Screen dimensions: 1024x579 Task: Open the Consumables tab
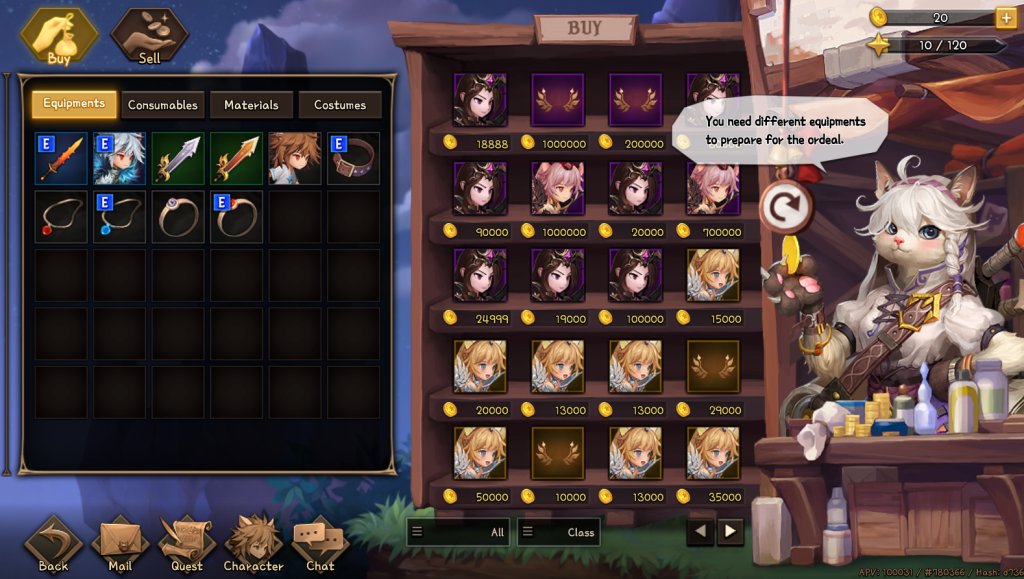[162, 104]
